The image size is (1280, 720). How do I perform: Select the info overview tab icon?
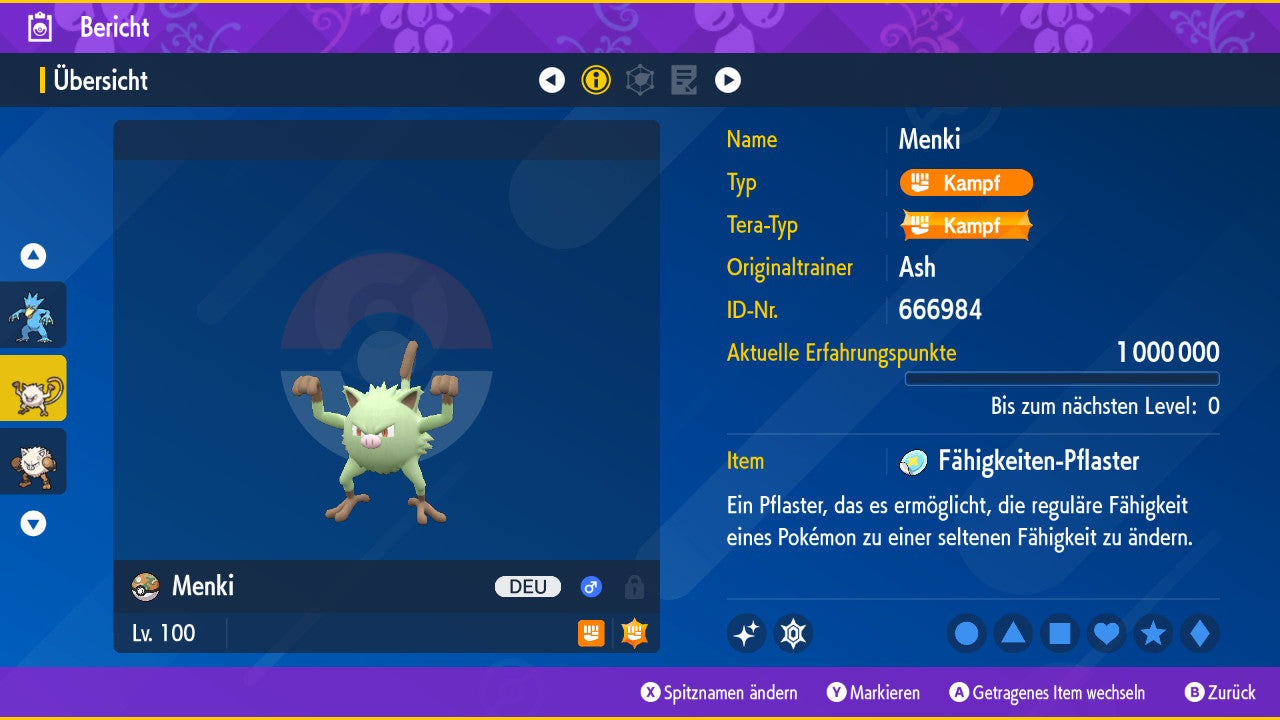click(596, 80)
